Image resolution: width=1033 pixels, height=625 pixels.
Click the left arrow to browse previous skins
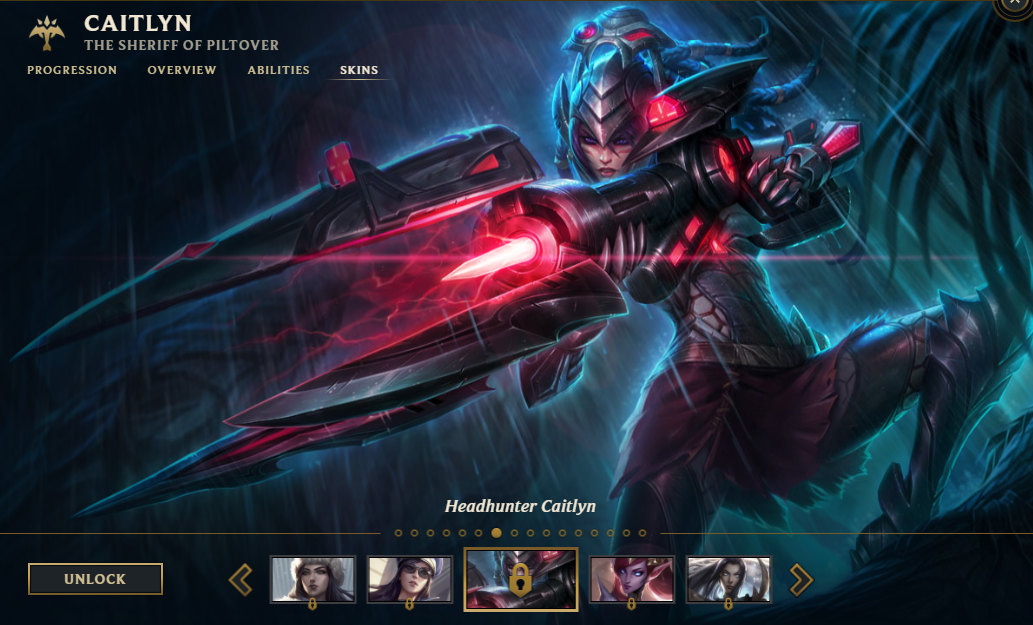point(240,579)
